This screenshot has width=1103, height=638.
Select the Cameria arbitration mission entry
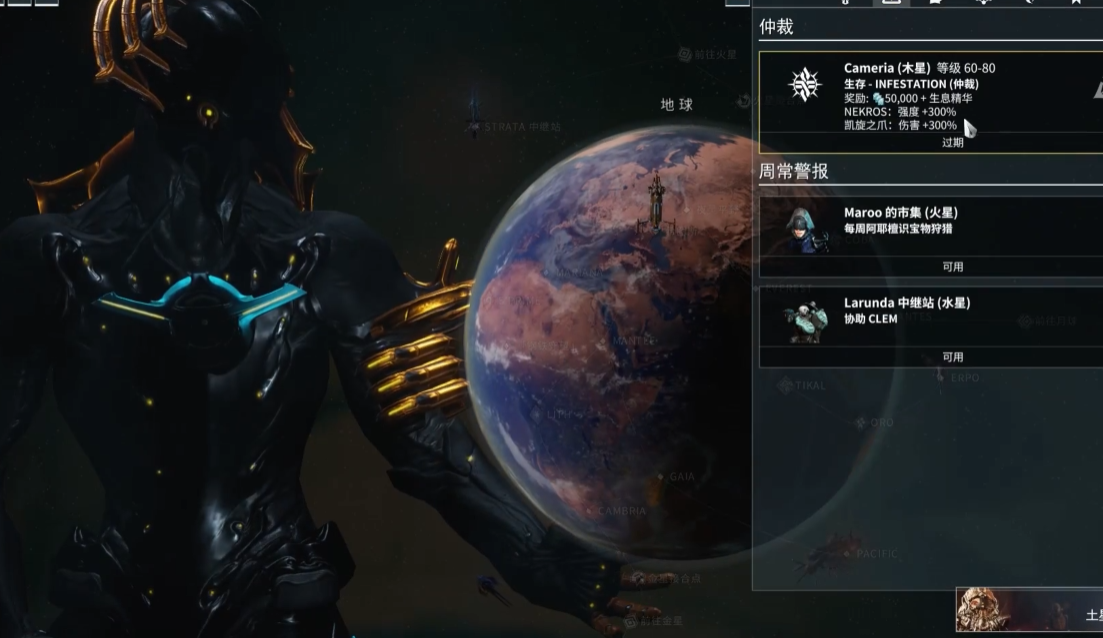[x=930, y=102]
